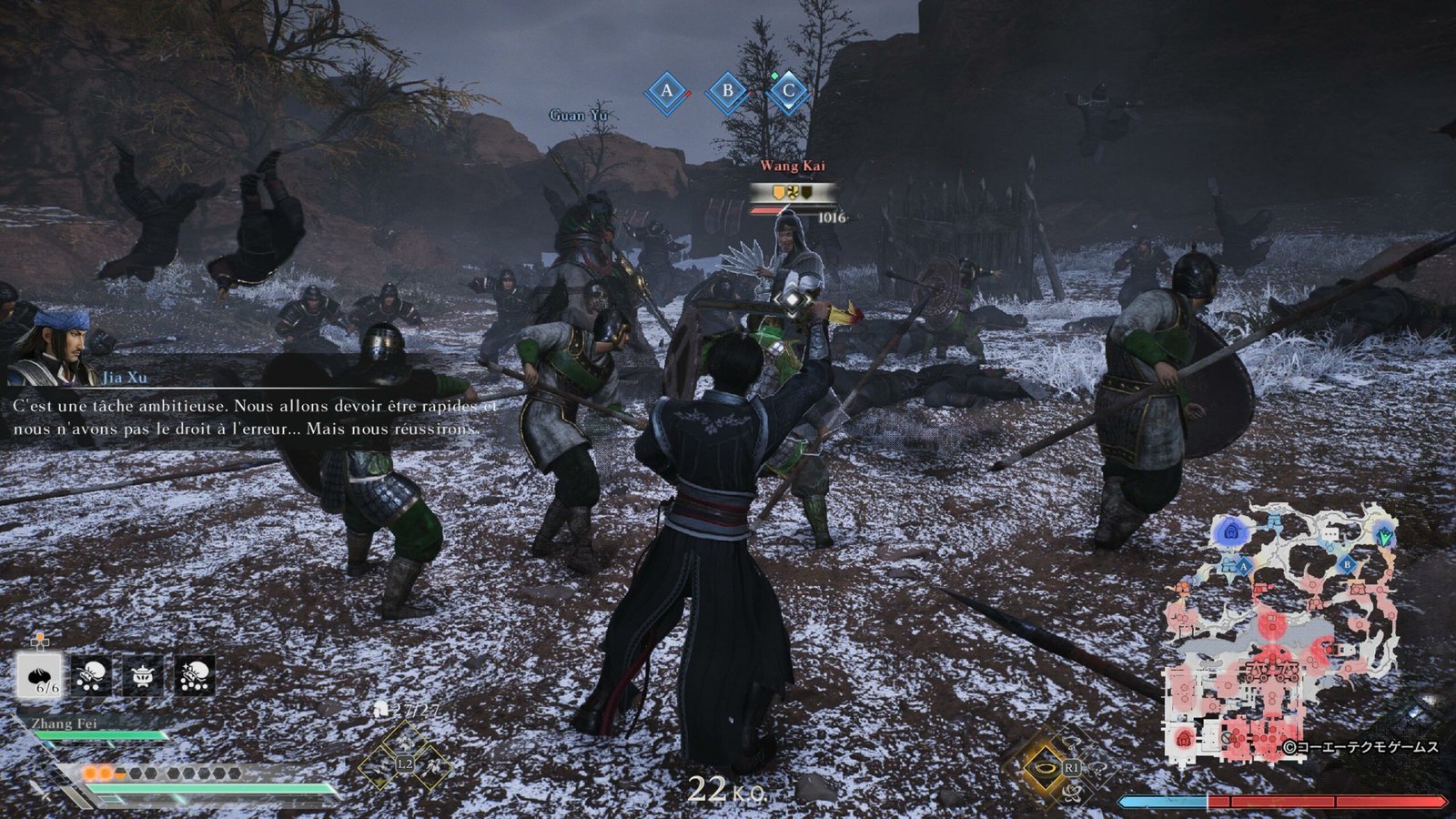Pick the sparkling pouch item slot
Image resolution: width=1456 pixels, height=819 pixels.
[195, 675]
